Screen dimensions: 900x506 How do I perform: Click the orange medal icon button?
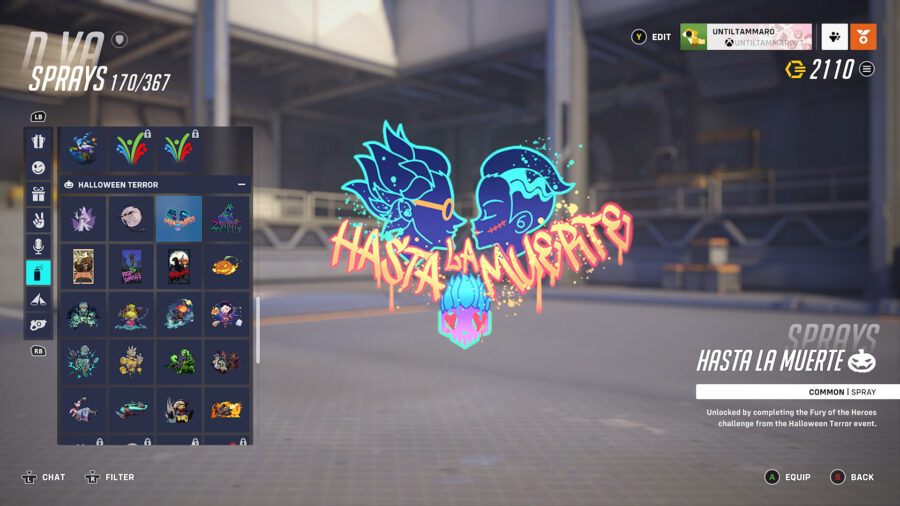click(863, 37)
